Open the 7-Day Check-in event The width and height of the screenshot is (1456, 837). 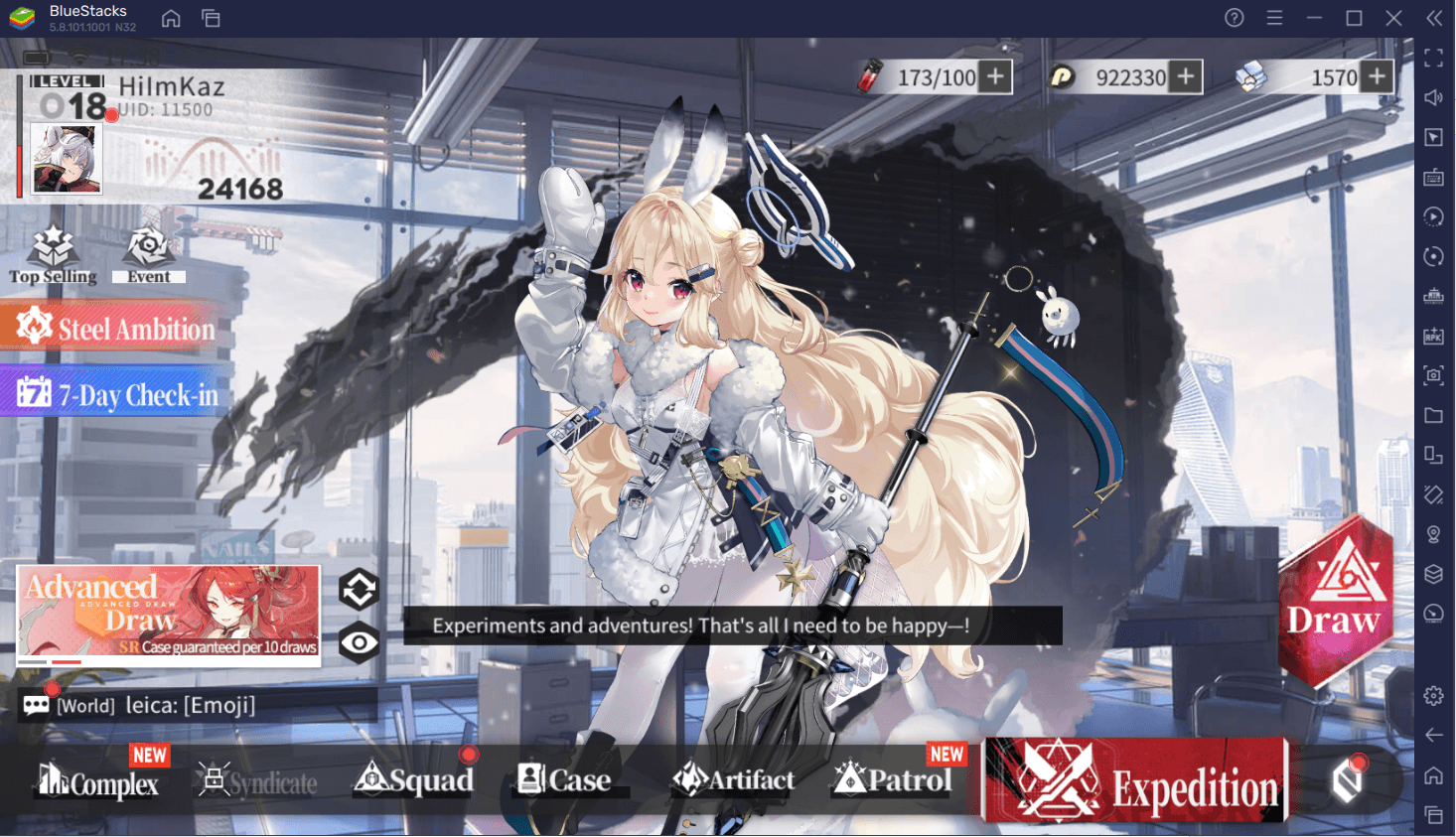[x=117, y=394]
